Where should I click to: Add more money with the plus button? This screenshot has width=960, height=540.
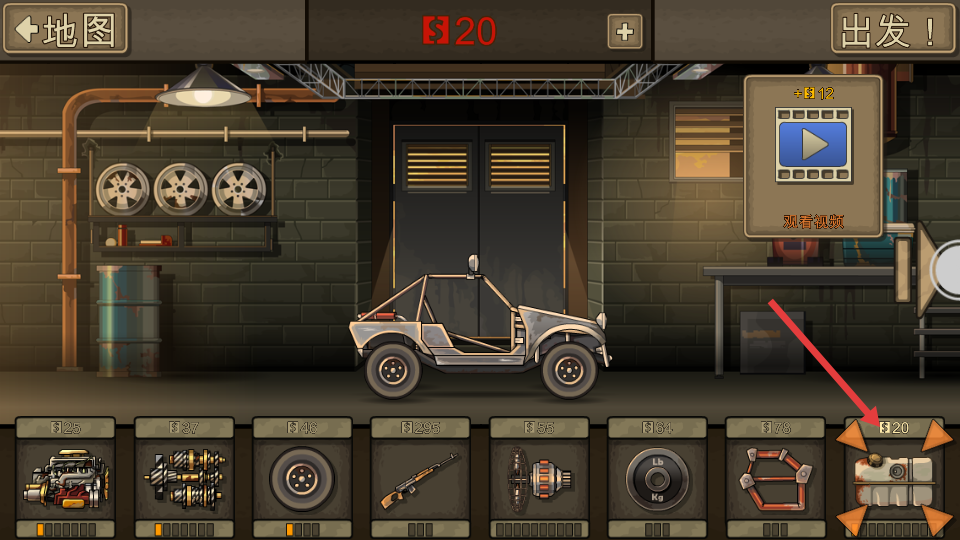pyautogui.click(x=625, y=32)
